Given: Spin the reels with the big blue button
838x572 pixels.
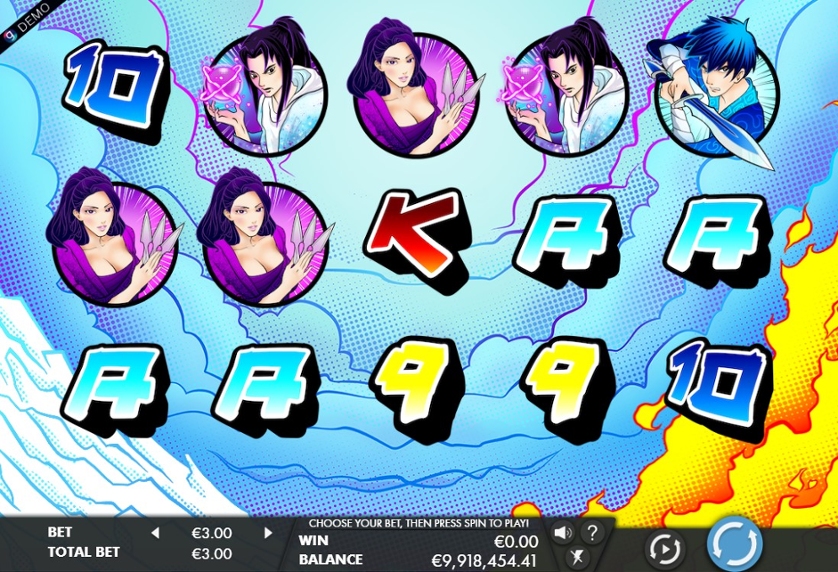Looking at the screenshot, I should click(x=735, y=545).
